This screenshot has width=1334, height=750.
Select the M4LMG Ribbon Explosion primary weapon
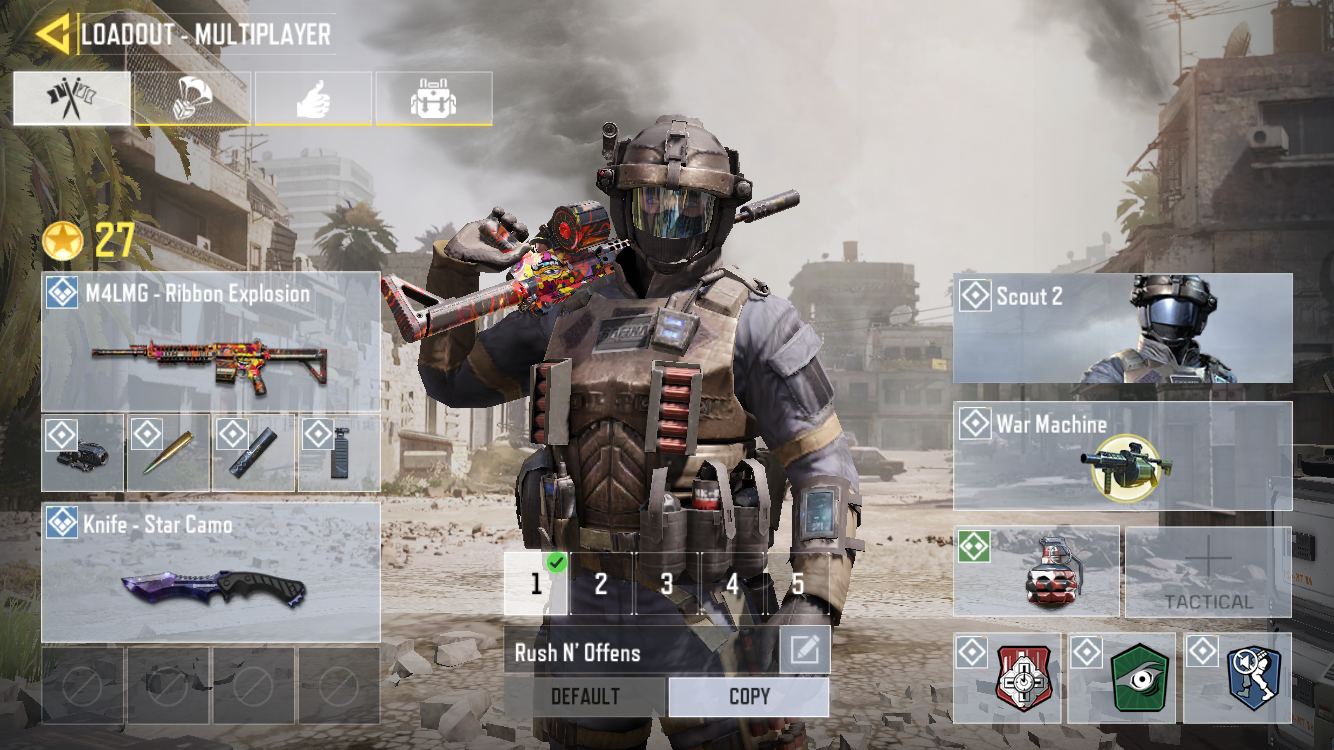coord(210,342)
